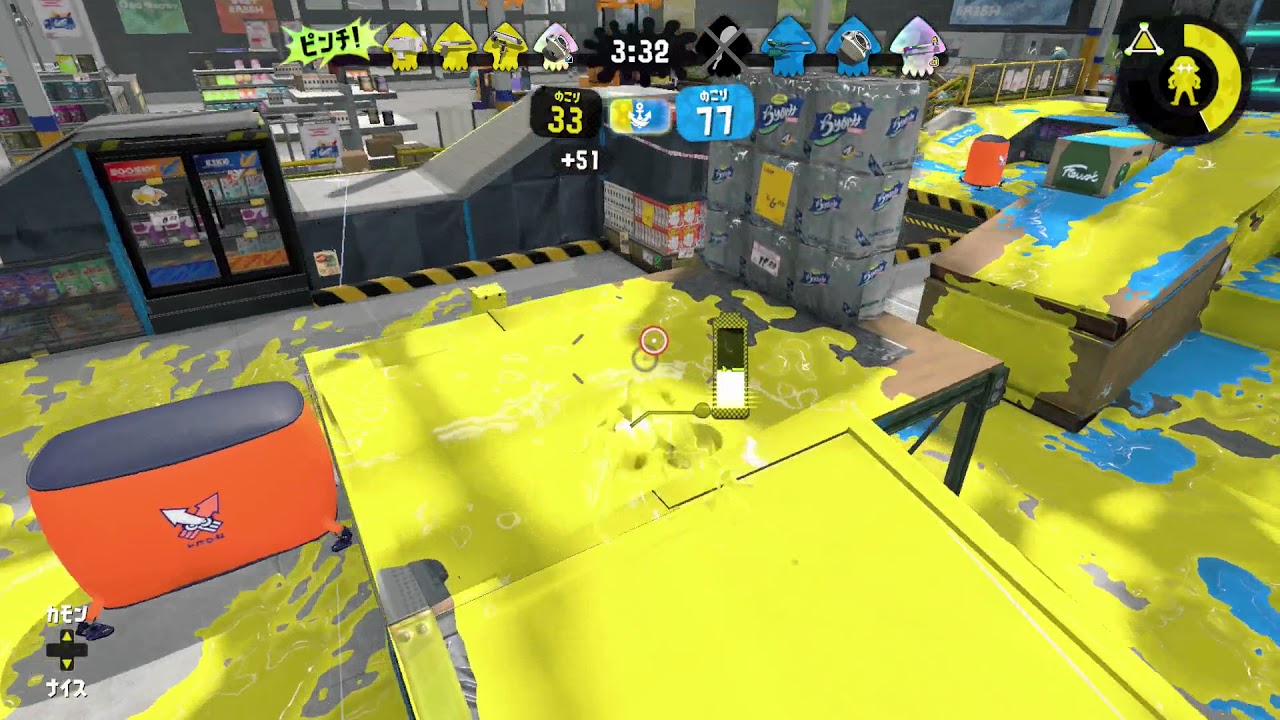Click the rightmost pink-tinted blue team squid
1280x720 pixels.
point(915,45)
